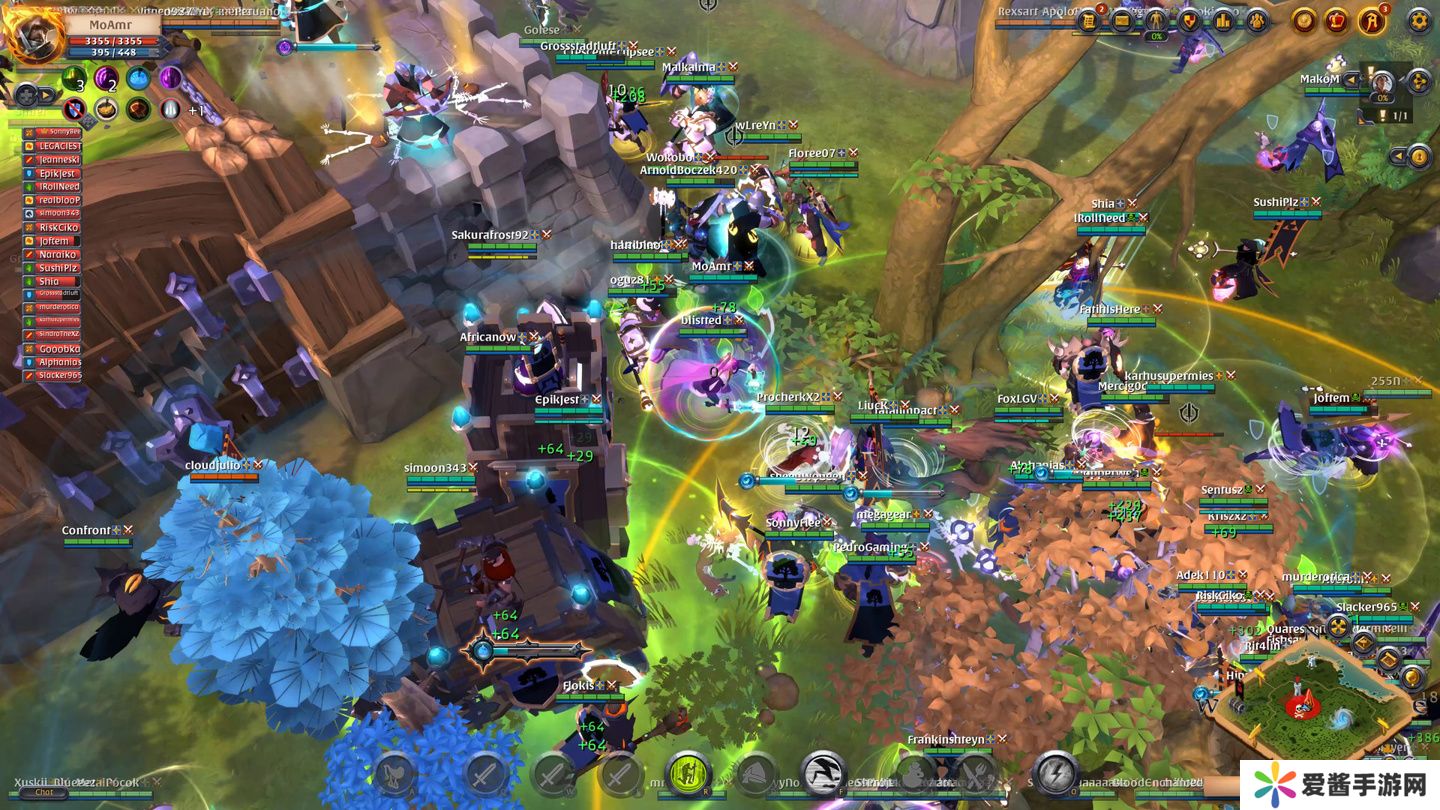Select party member SushiPlz in the list

(58, 268)
